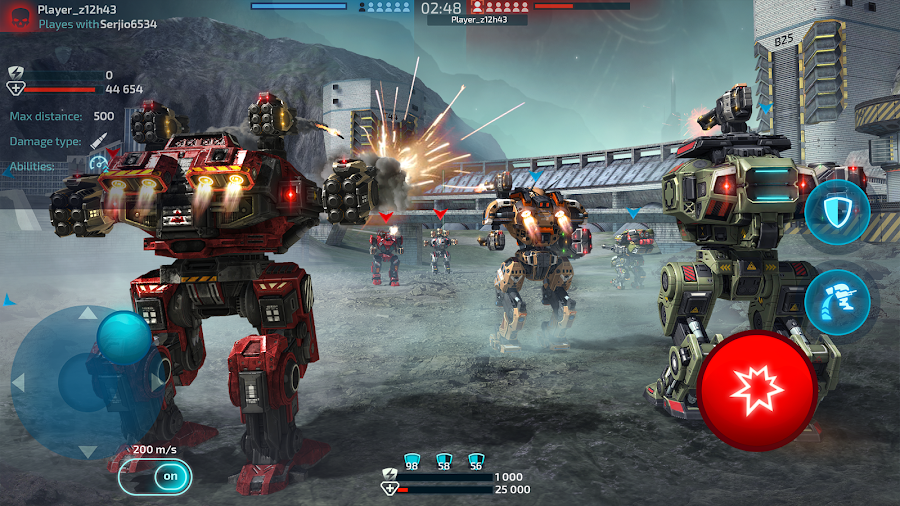The width and height of the screenshot is (900, 506).
Task: Click the red skull player avatar
Action: click(x=20, y=17)
